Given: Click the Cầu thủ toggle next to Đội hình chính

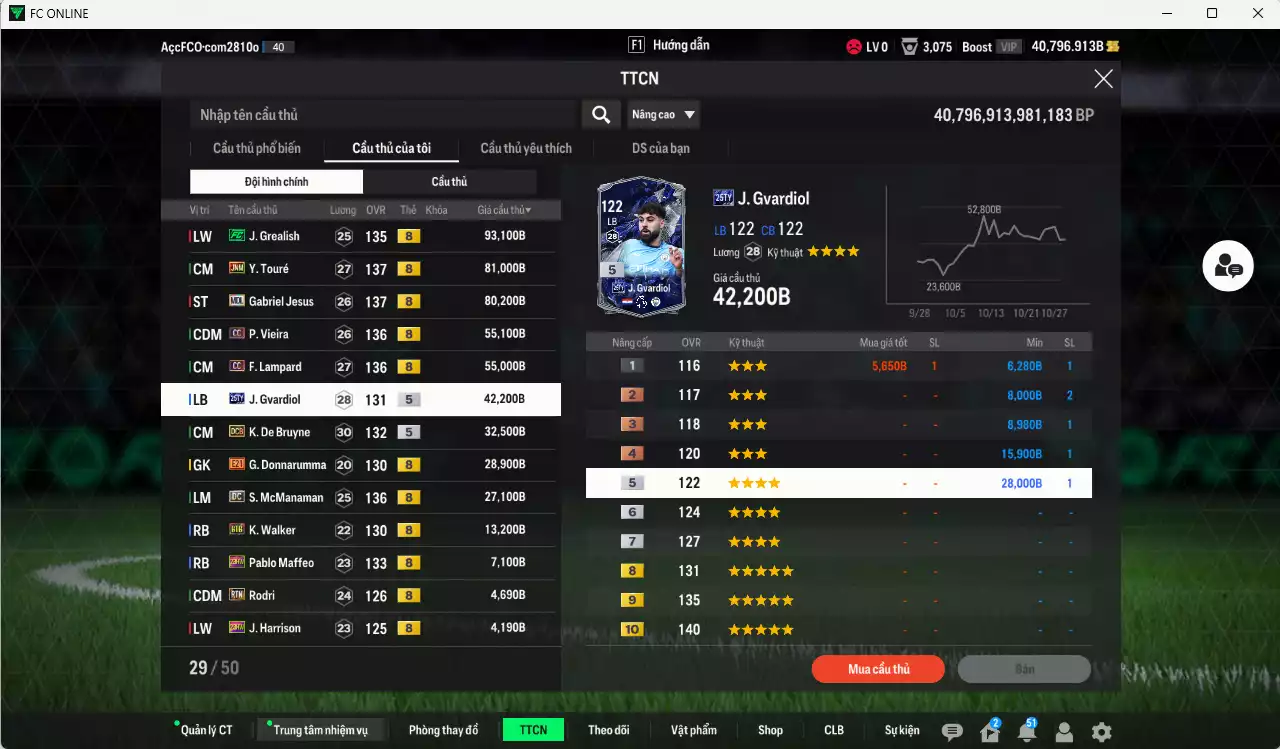Looking at the screenshot, I should pos(450,181).
